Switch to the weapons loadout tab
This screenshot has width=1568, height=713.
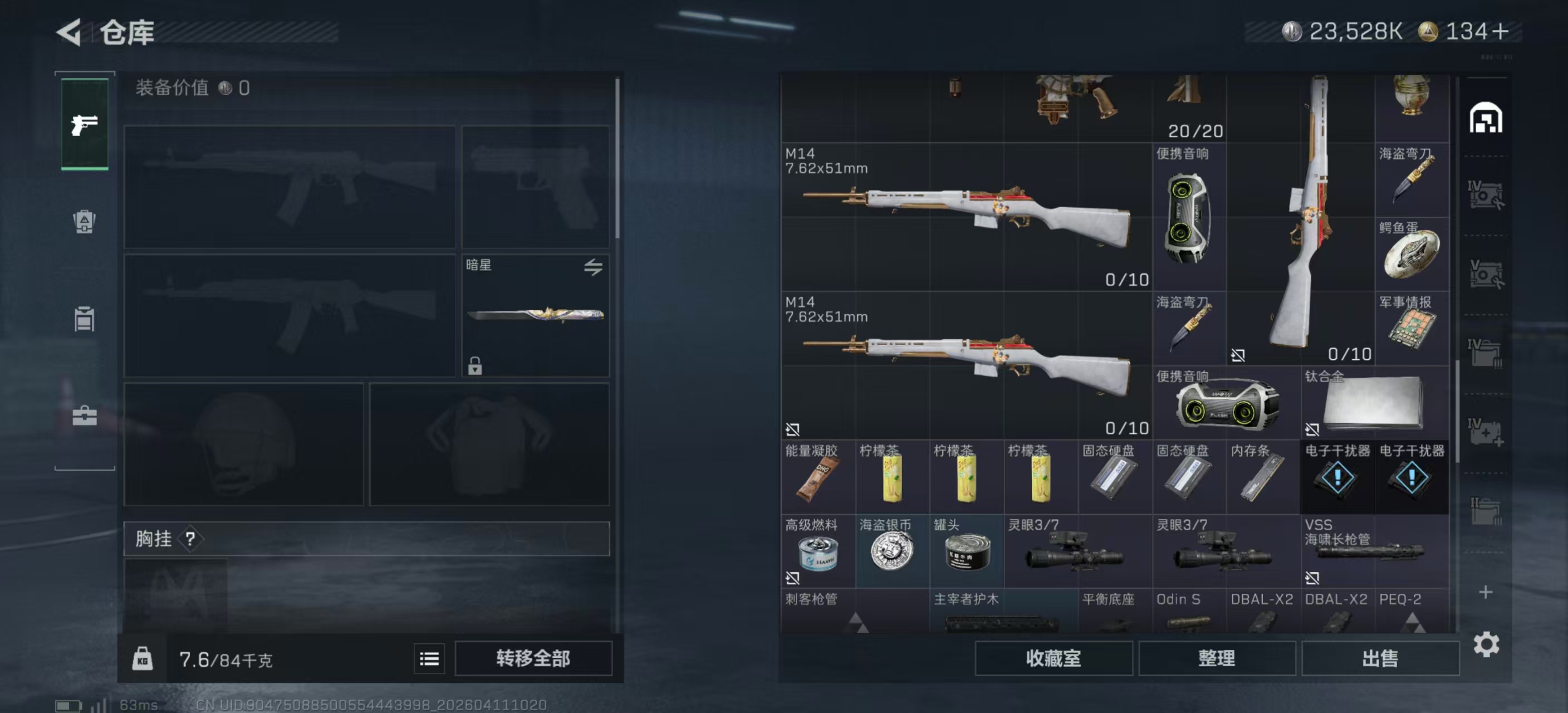click(85, 124)
